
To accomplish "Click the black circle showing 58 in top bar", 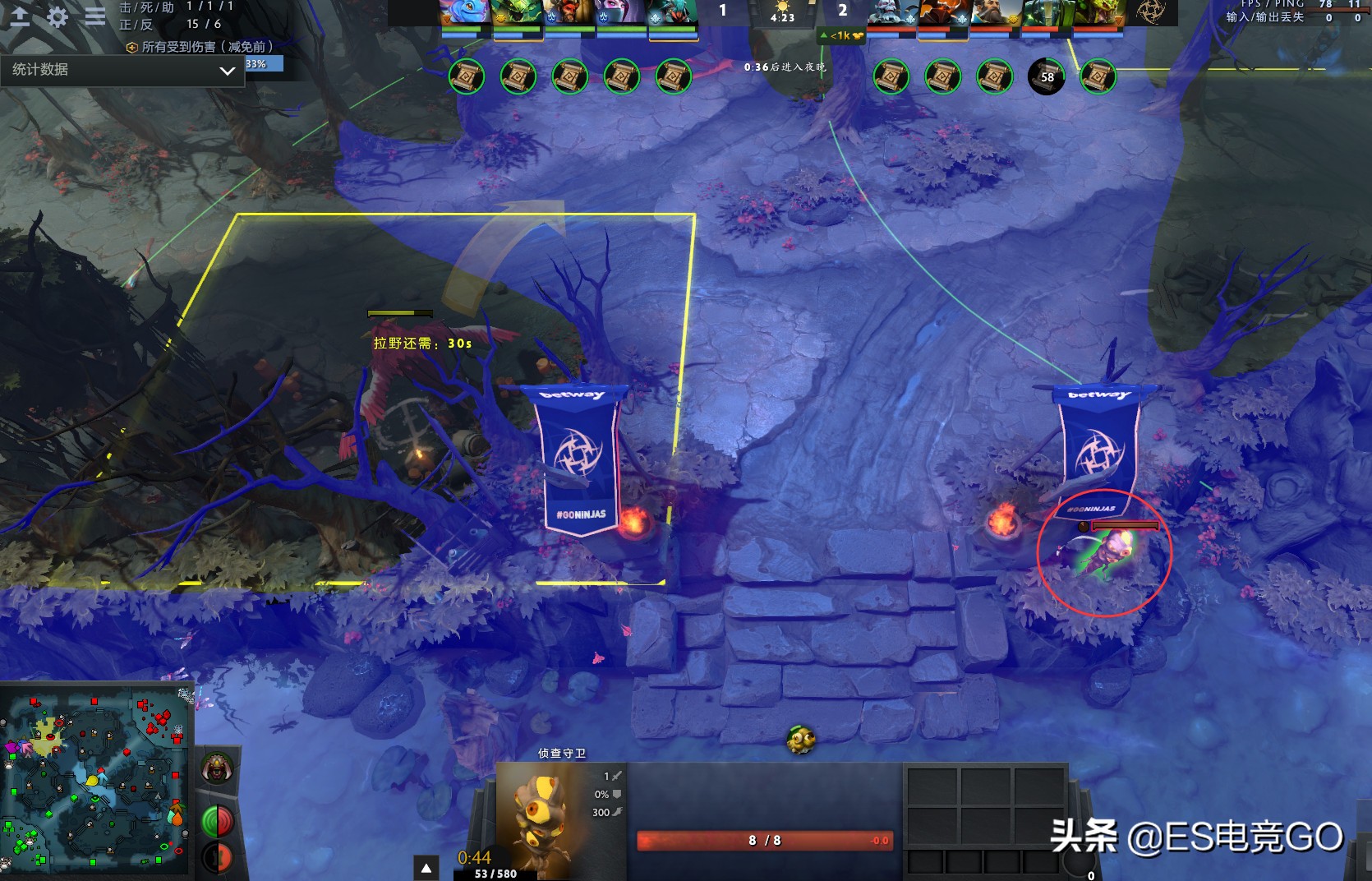I will pos(1046,76).
